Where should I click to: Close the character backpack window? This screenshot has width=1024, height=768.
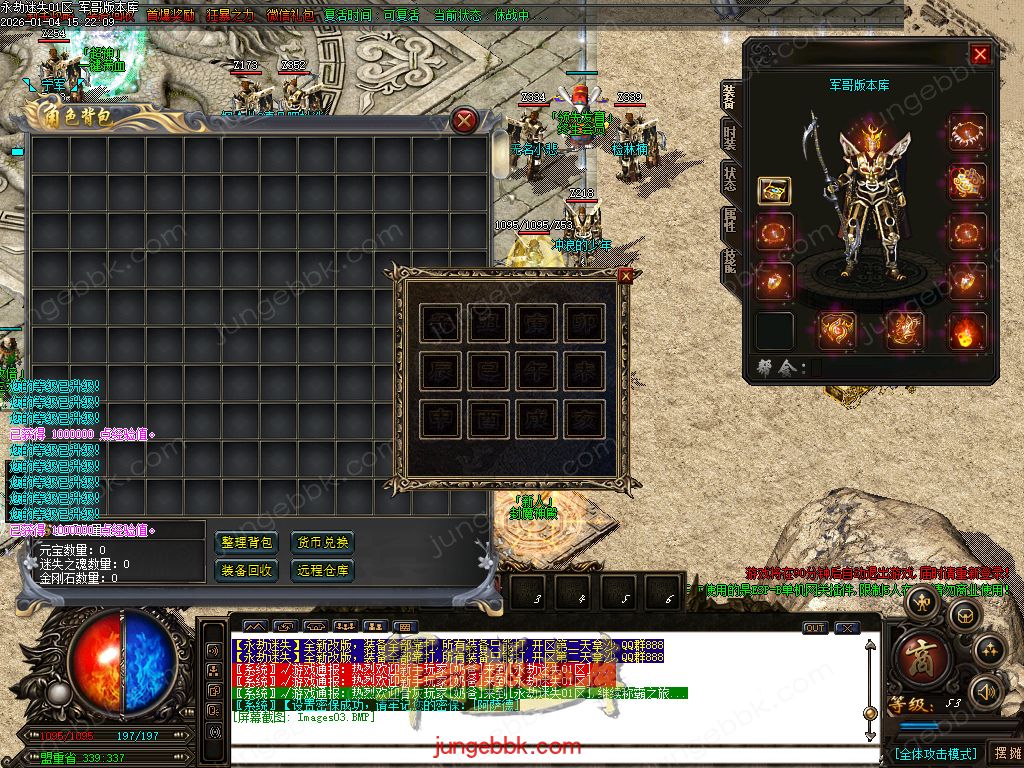click(x=464, y=121)
